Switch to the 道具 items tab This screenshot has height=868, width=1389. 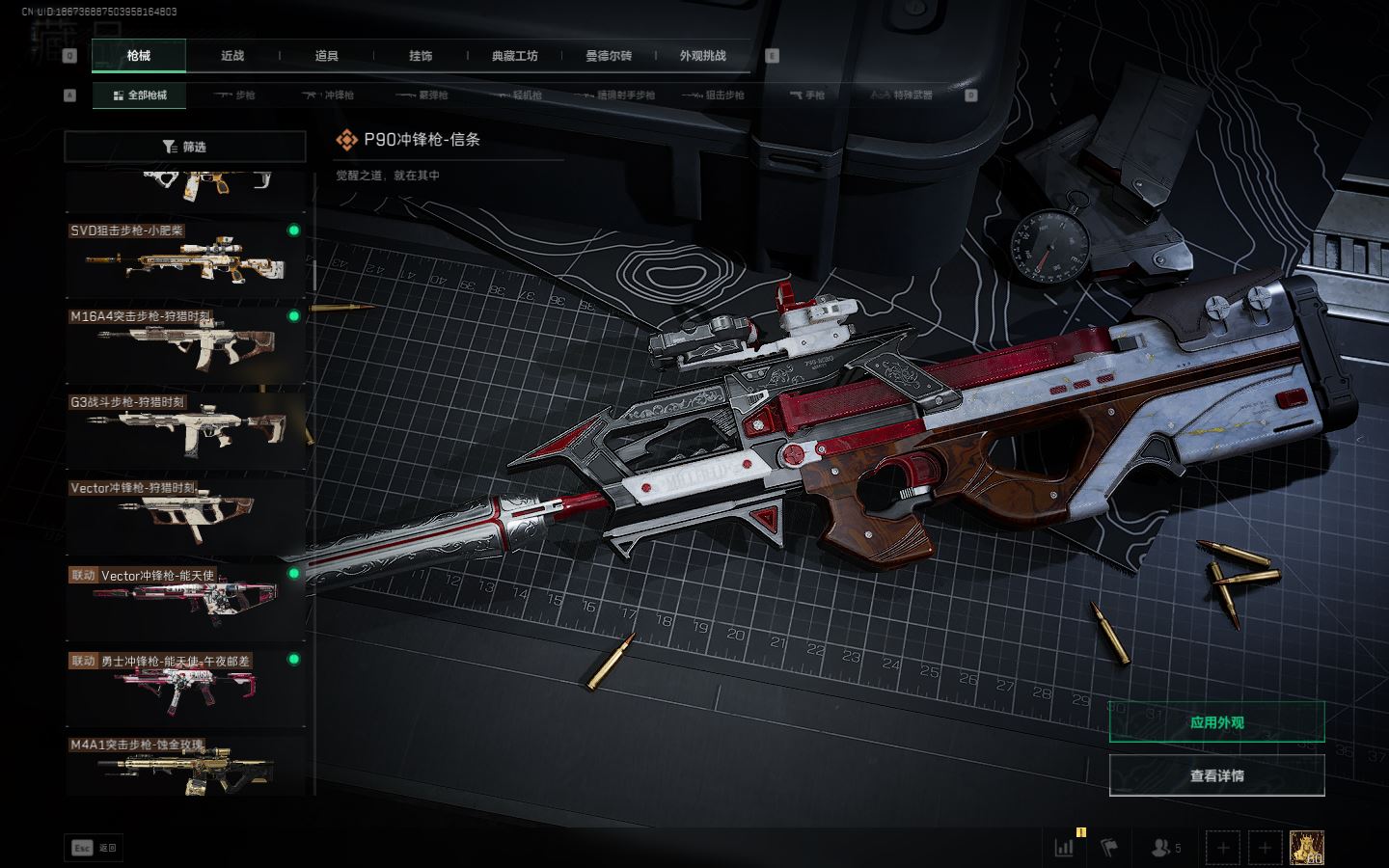click(x=327, y=56)
